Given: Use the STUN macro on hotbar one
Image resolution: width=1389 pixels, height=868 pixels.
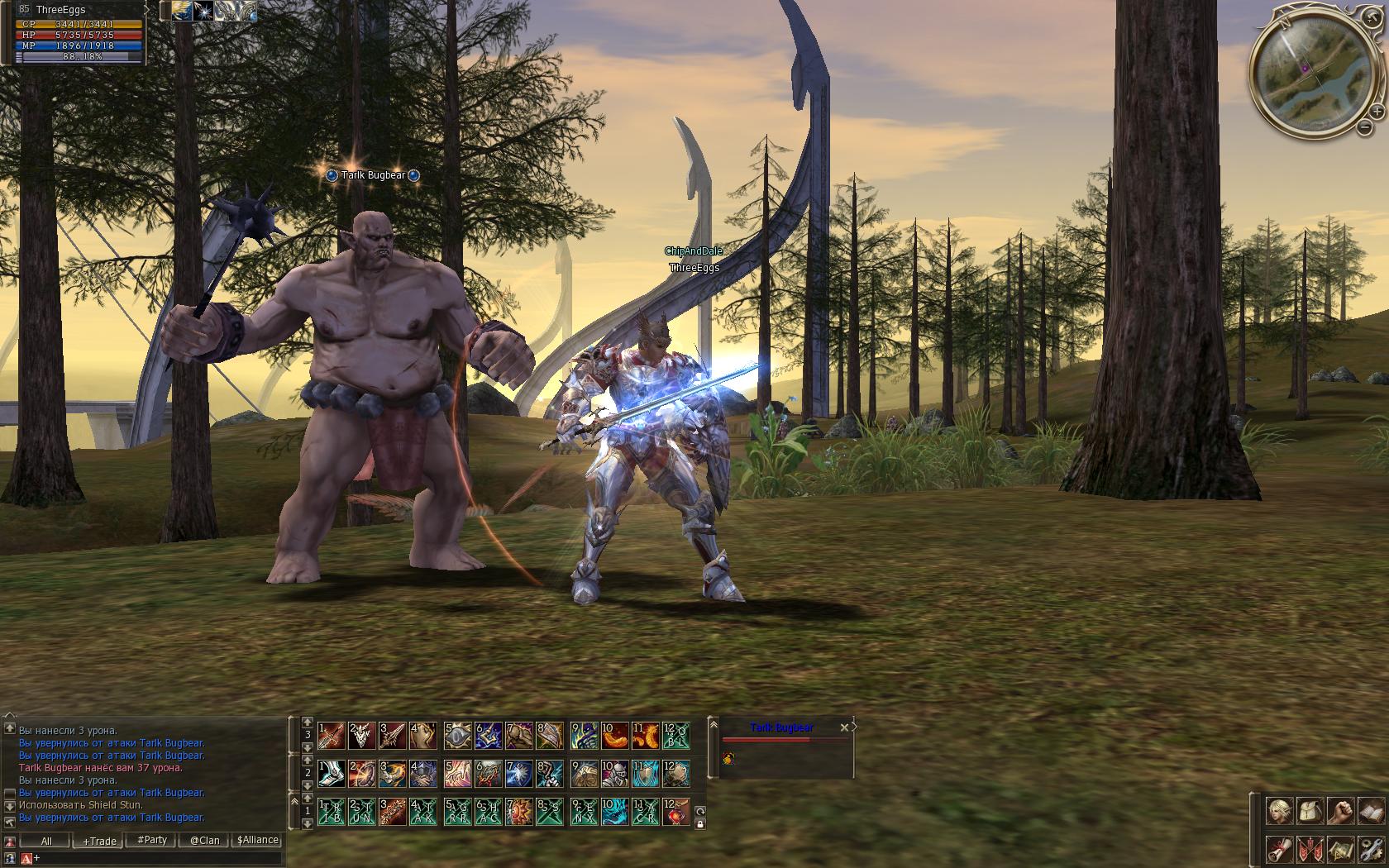Looking at the screenshot, I should point(361,813).
